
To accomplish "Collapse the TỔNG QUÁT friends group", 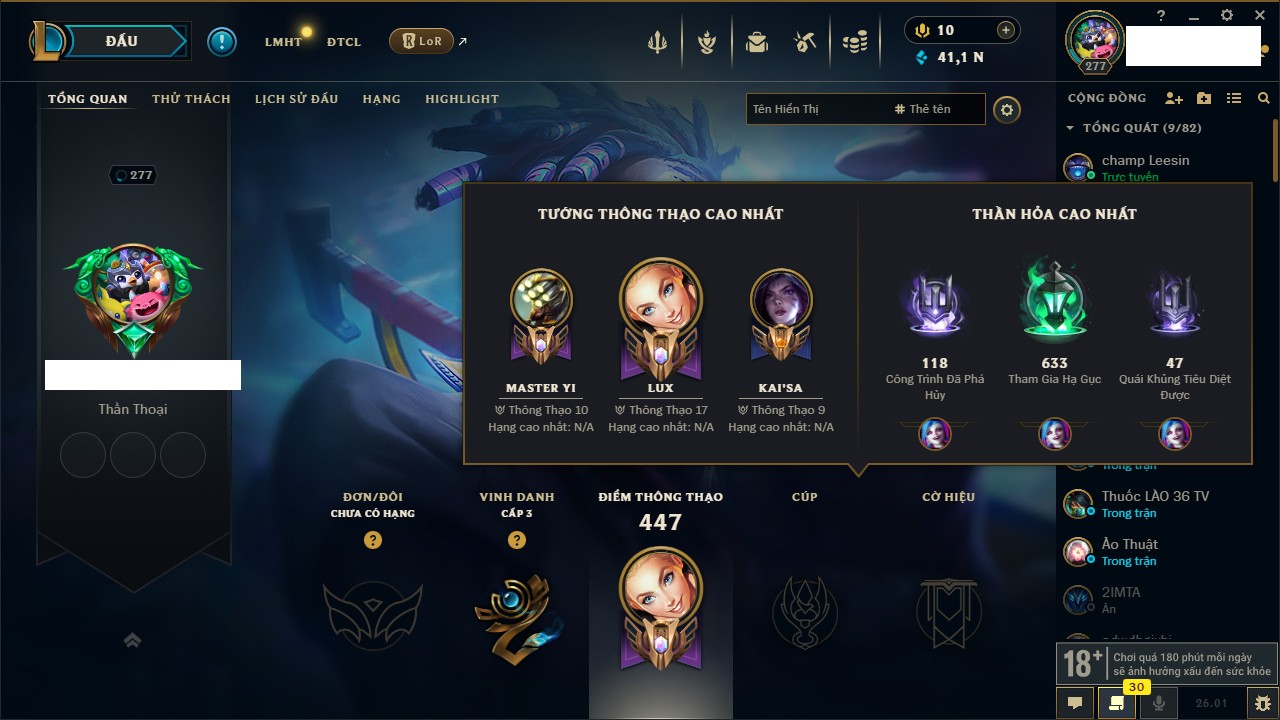I will pyautogui.click(x=1070, y=128).
